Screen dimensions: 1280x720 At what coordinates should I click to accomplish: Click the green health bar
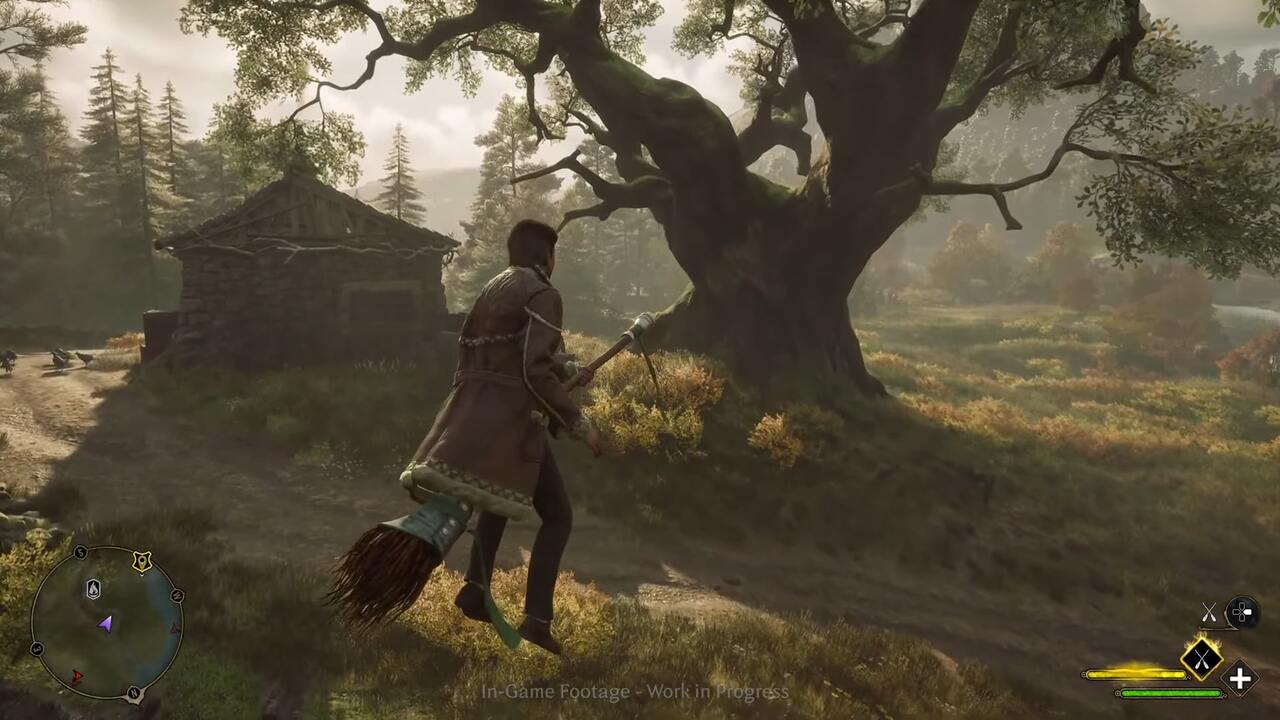(1172, 693)
